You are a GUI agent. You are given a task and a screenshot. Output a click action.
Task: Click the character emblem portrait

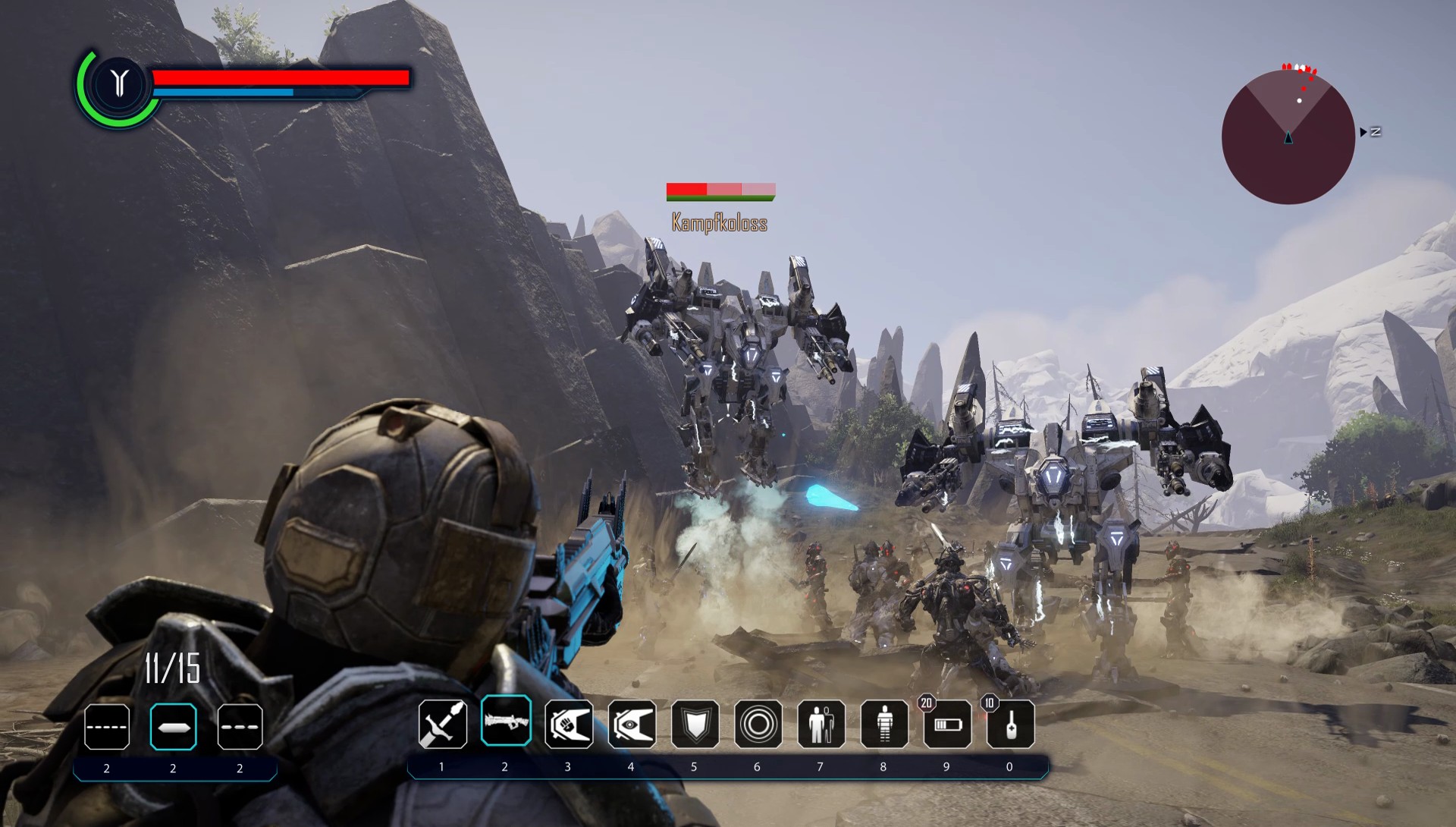[x=119, y=83]
